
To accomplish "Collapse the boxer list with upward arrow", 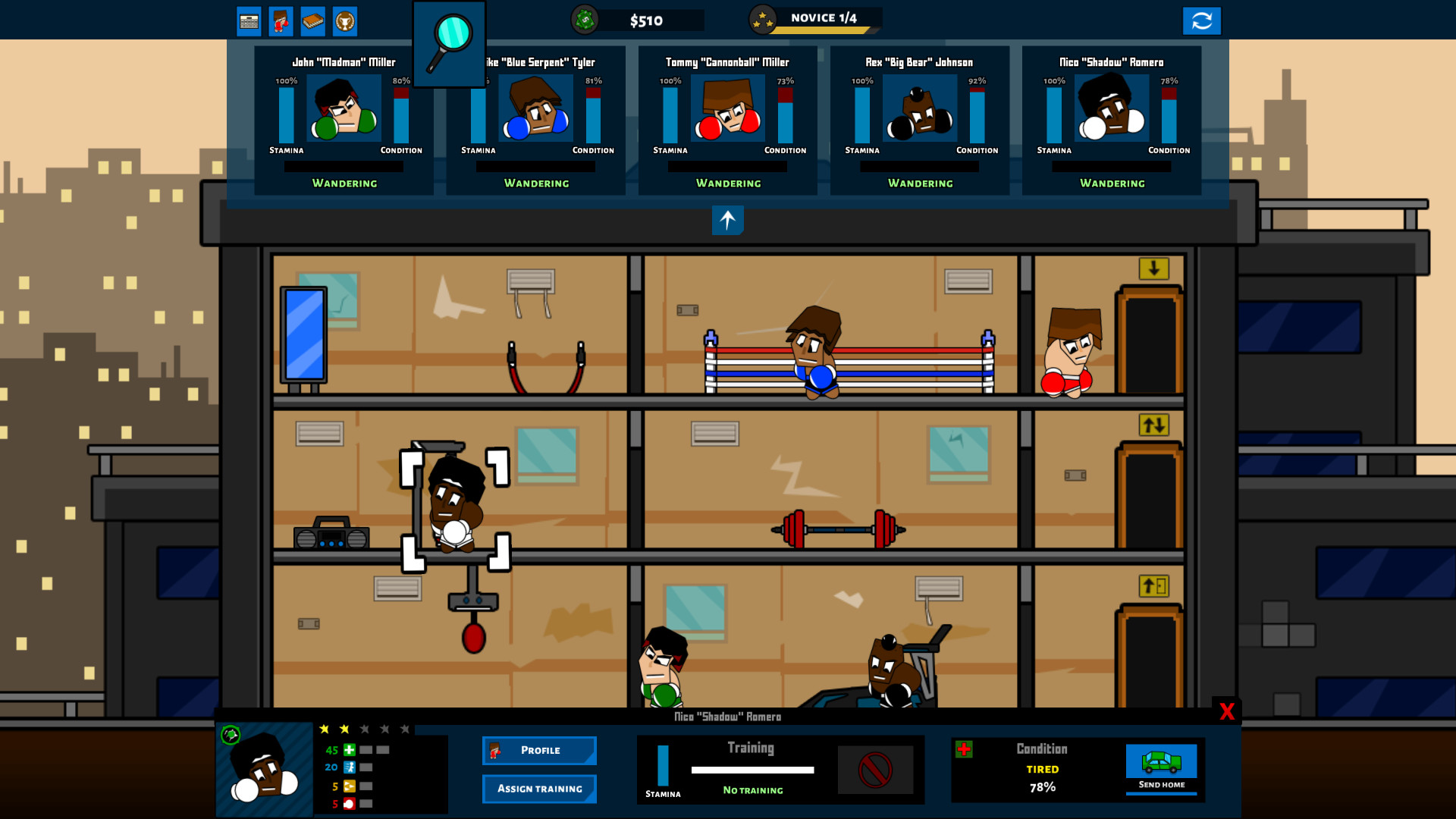I will point(727,221).
